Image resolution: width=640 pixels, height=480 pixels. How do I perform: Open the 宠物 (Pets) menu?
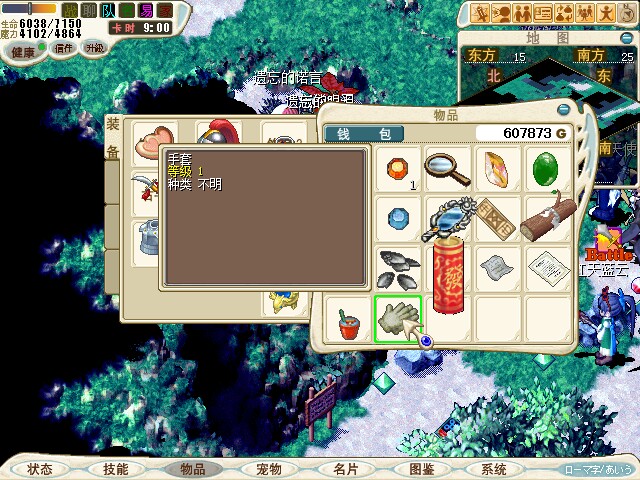coord(268,469)
